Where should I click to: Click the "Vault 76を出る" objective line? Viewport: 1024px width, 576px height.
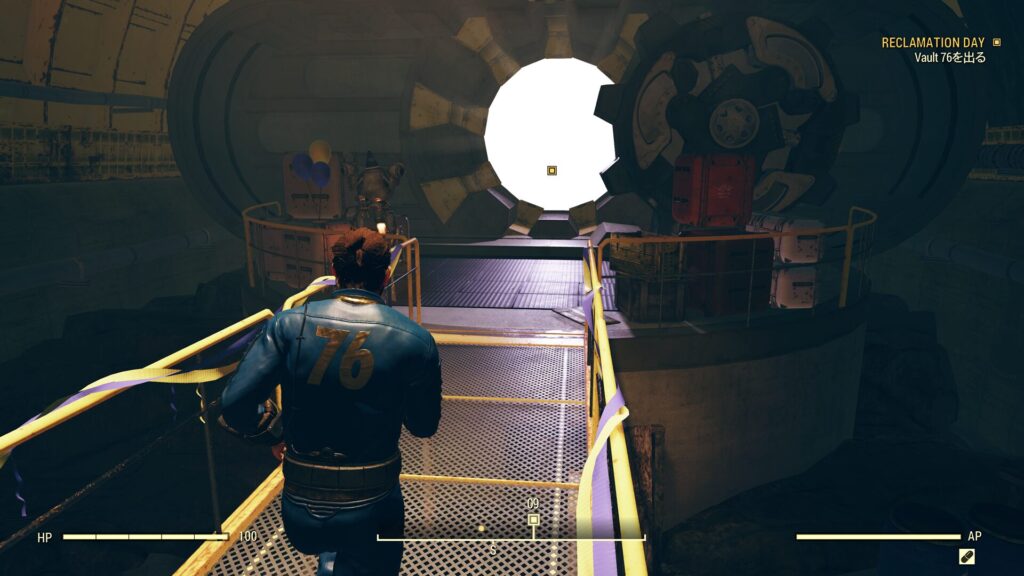tap(950, 58)
